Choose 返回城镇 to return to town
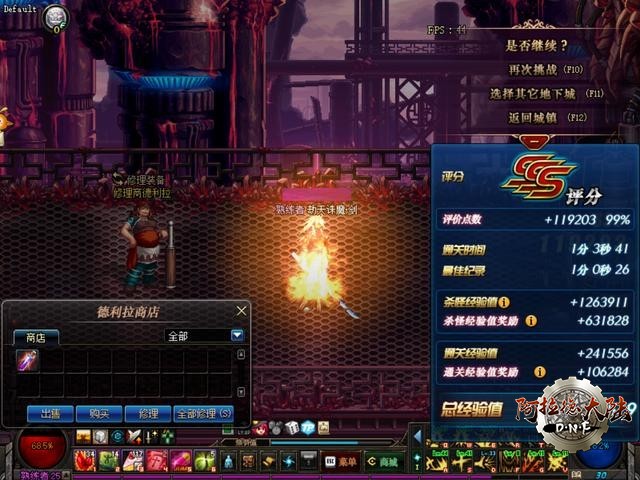This screenshot has width=640, height=480. point(546,117)
